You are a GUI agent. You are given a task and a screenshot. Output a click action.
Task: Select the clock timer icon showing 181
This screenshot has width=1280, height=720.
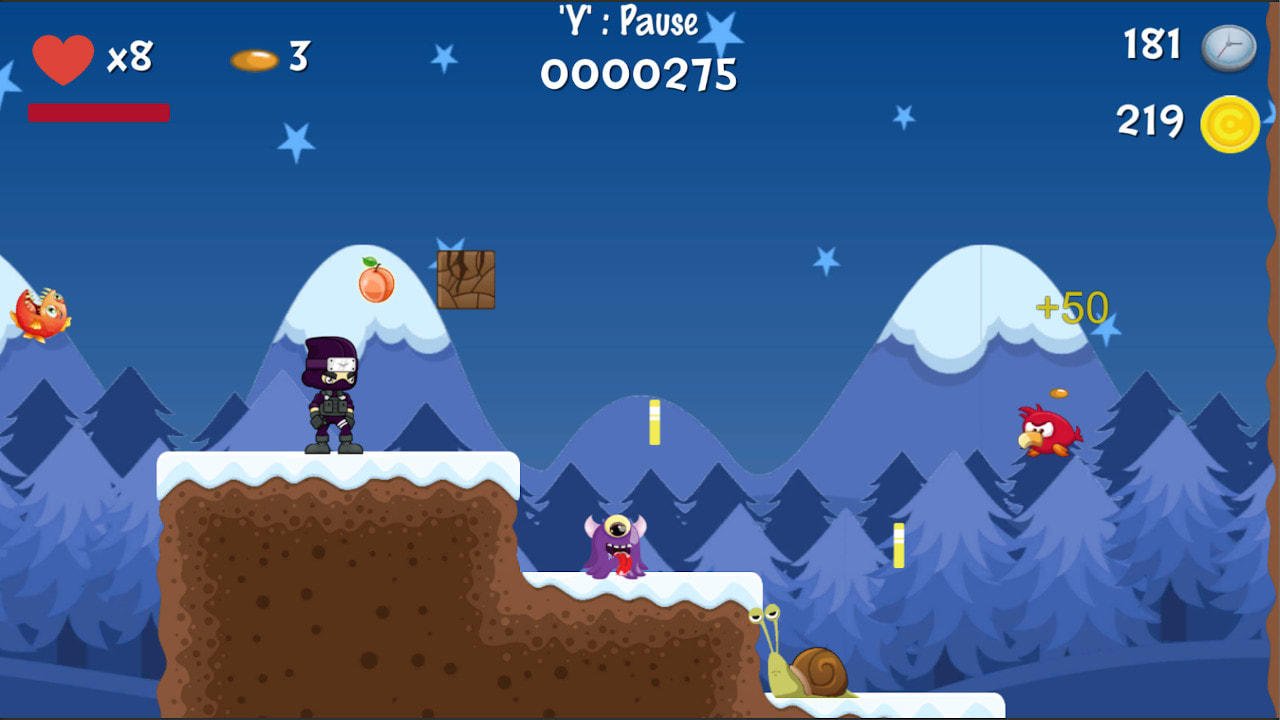click(1228, 47)
